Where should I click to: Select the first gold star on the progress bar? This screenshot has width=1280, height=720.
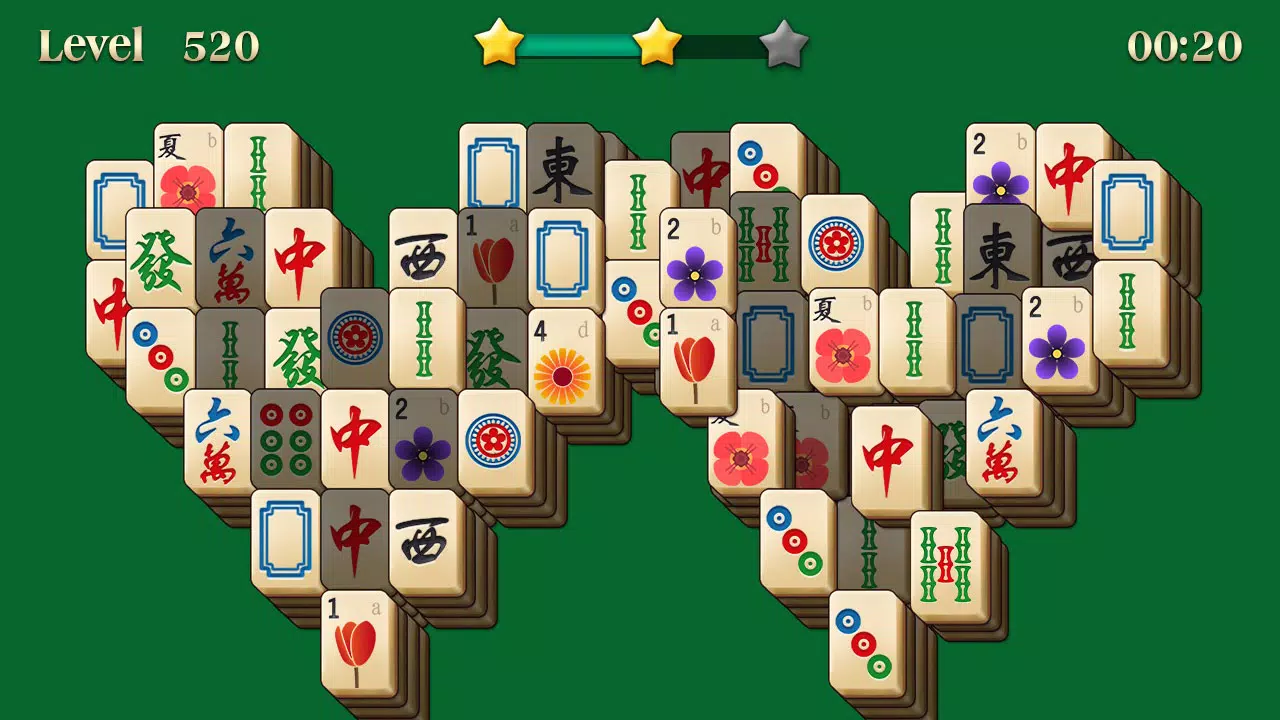tap(497, 42)
